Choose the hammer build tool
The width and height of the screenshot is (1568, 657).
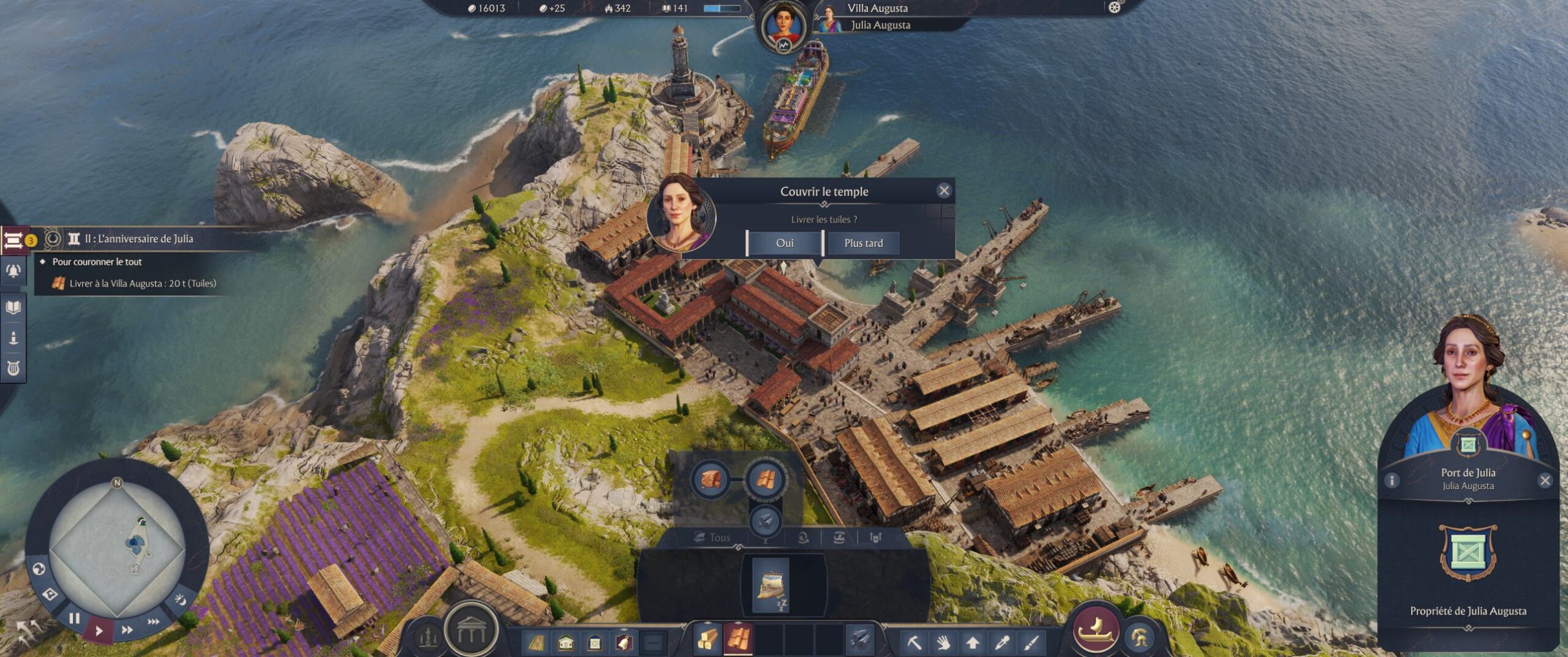pos(914,642)
